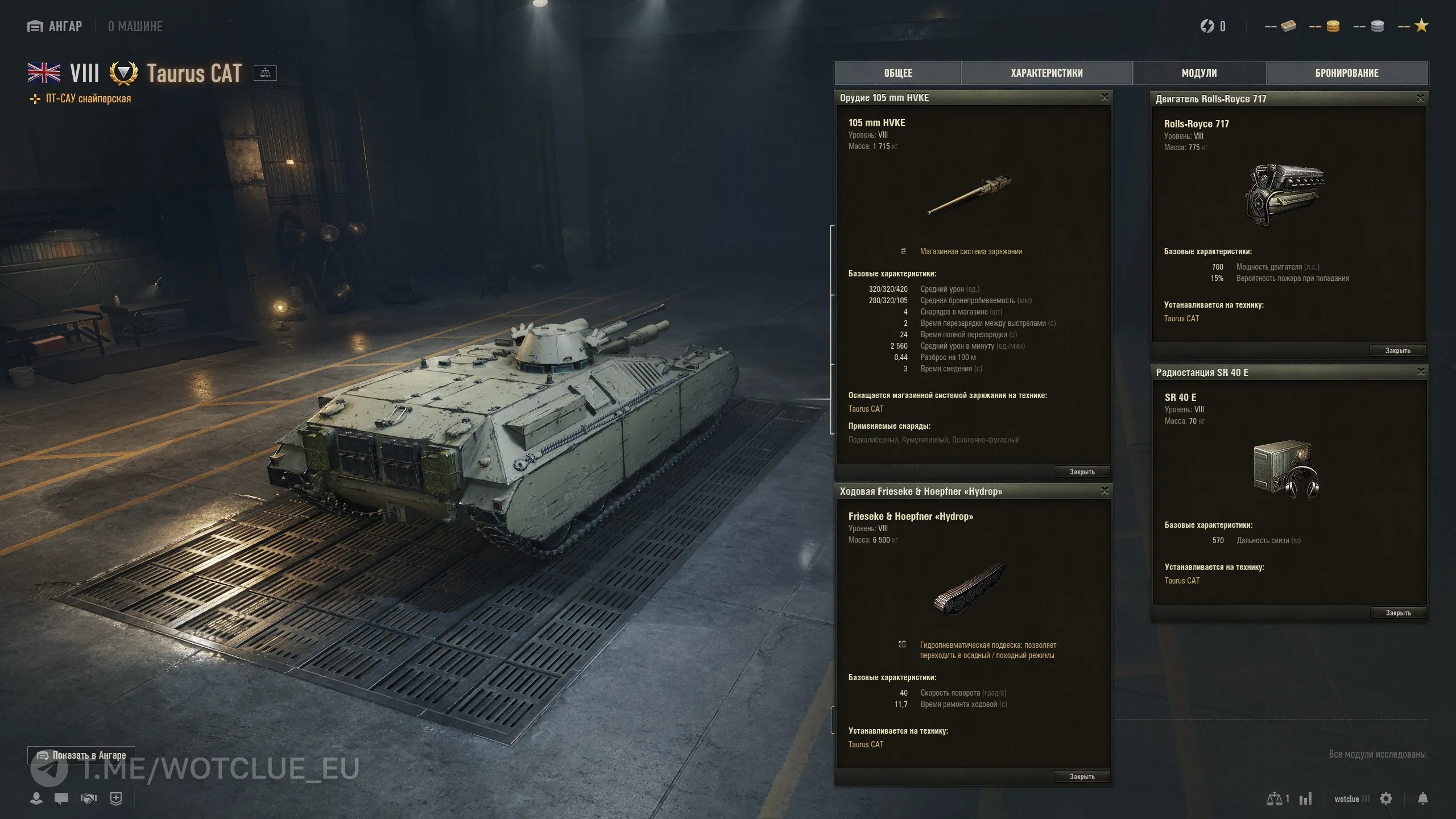This screenshot has width=1456, height=819.
Task: Close the 105 mm HVKE gun panel via X
Action: coord(1105,97)
